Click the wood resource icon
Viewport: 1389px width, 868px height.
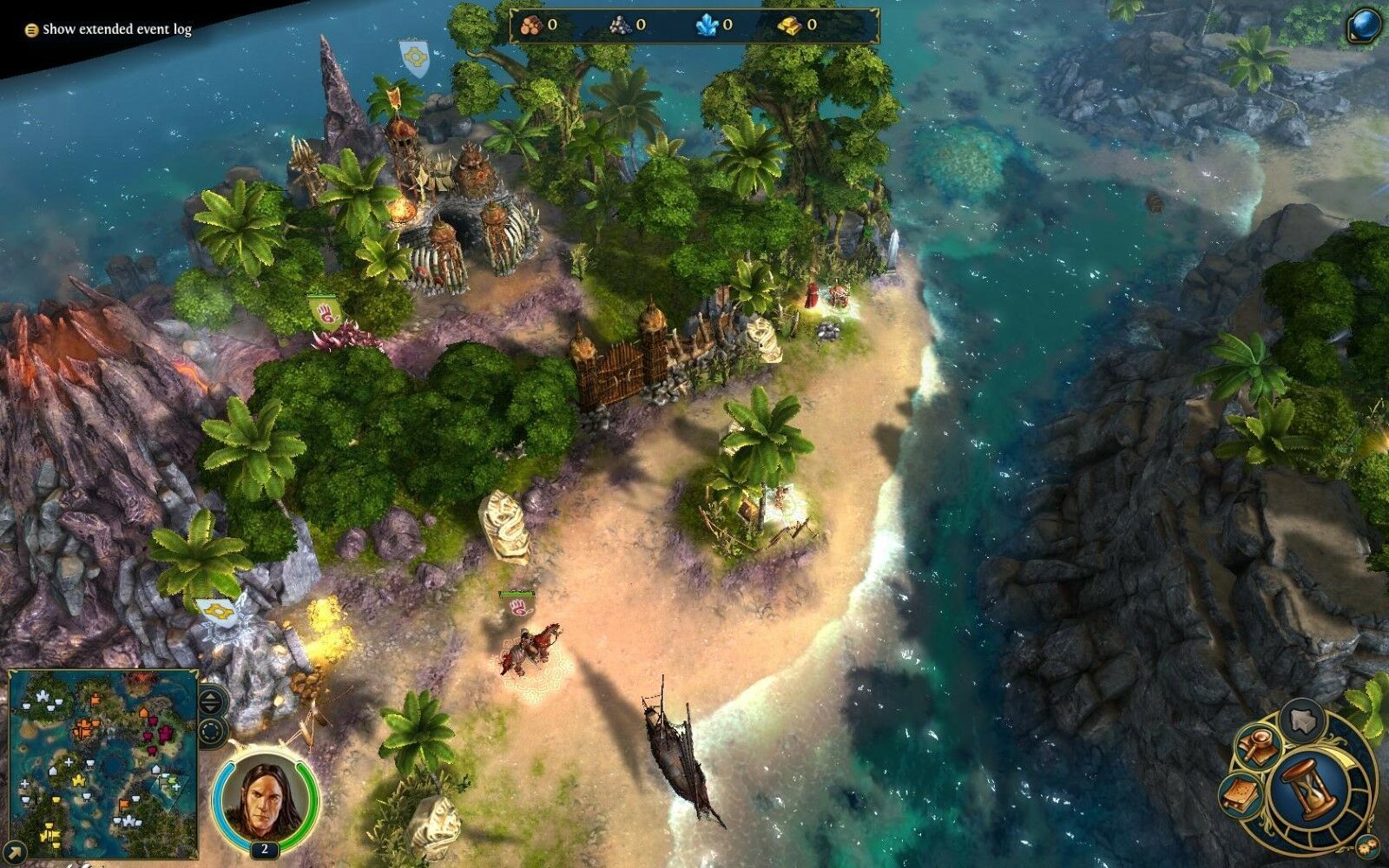[531, 25]
